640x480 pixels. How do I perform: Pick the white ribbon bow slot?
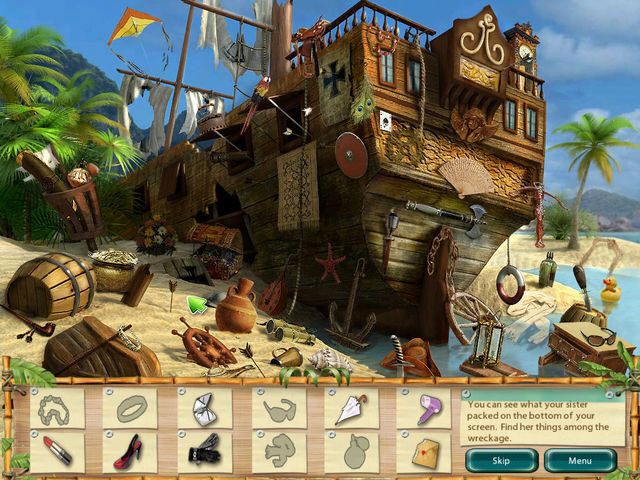(204, 409)
